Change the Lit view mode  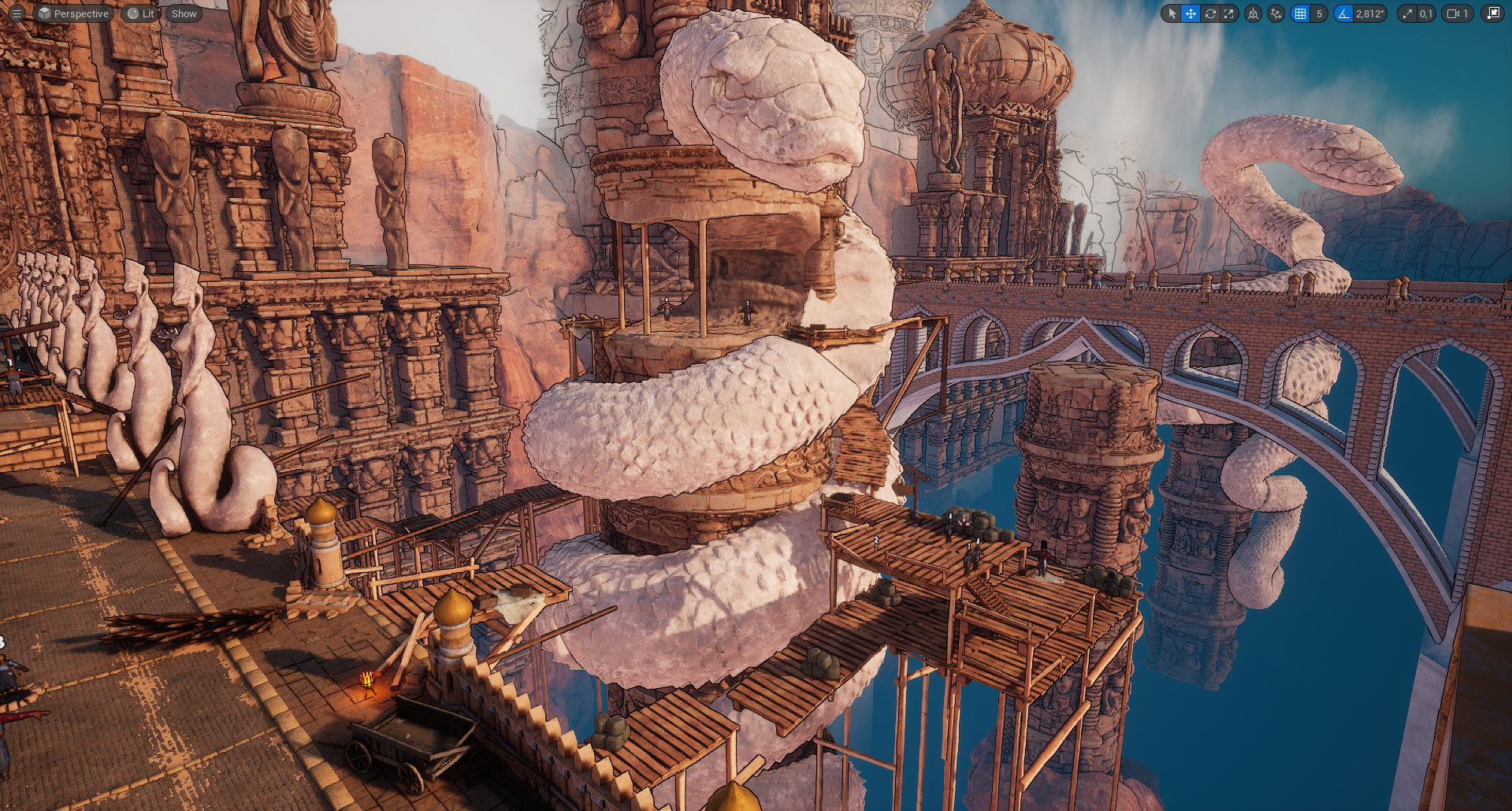(140, 13)
